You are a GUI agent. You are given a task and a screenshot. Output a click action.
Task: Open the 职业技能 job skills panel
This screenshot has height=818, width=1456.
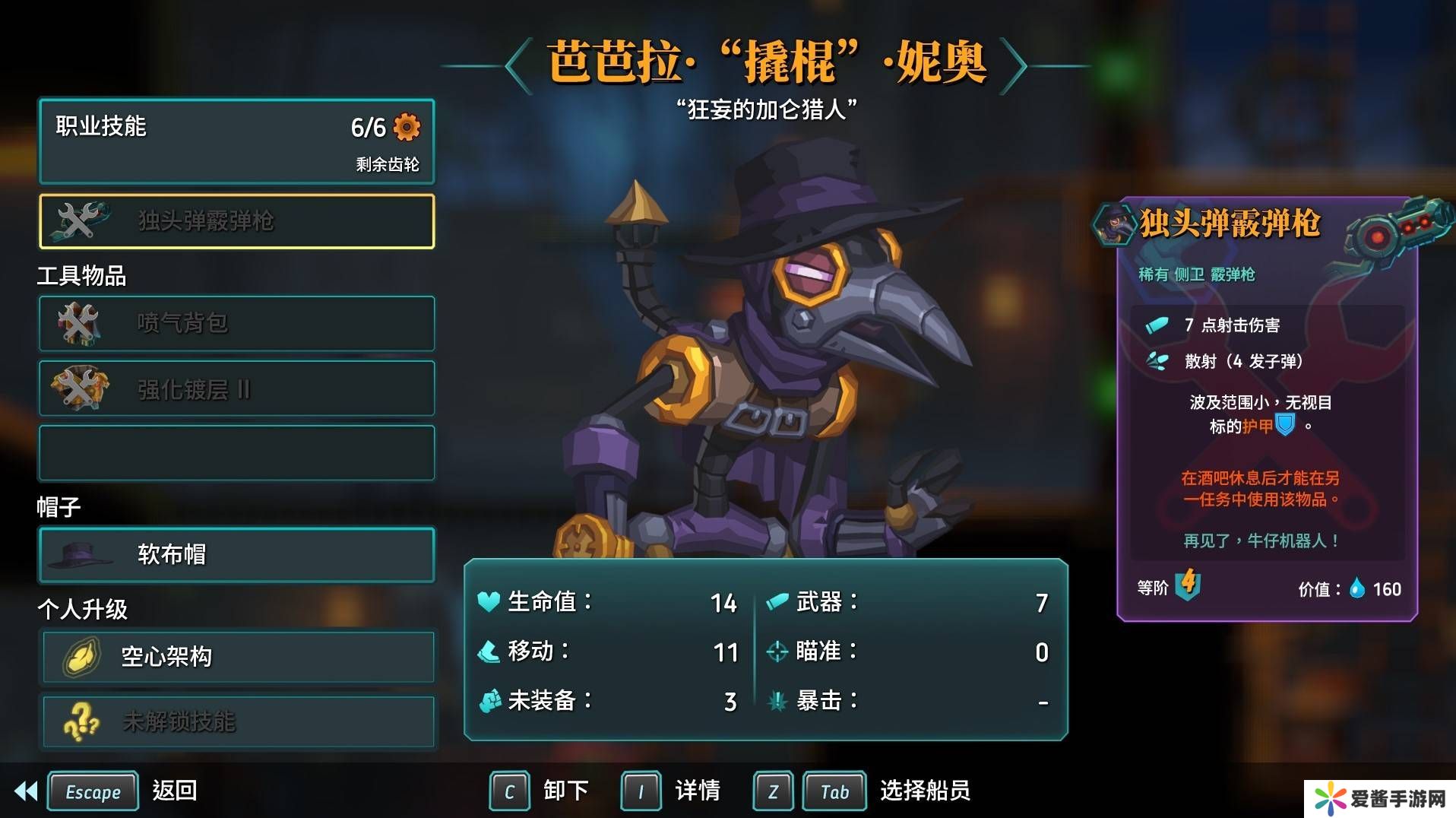point(236,142)
